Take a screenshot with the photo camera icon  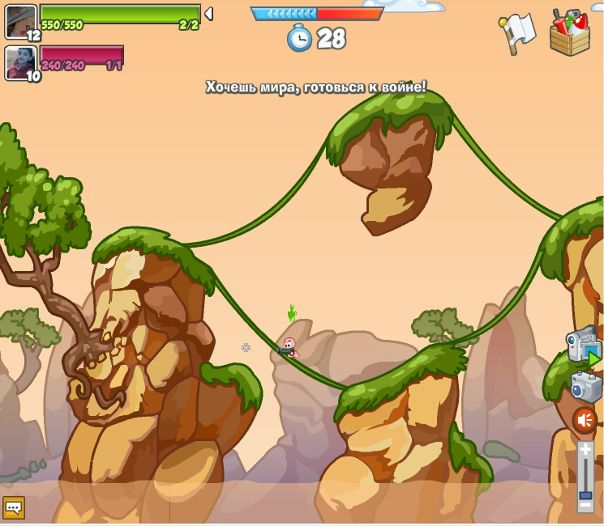[586, 386]
